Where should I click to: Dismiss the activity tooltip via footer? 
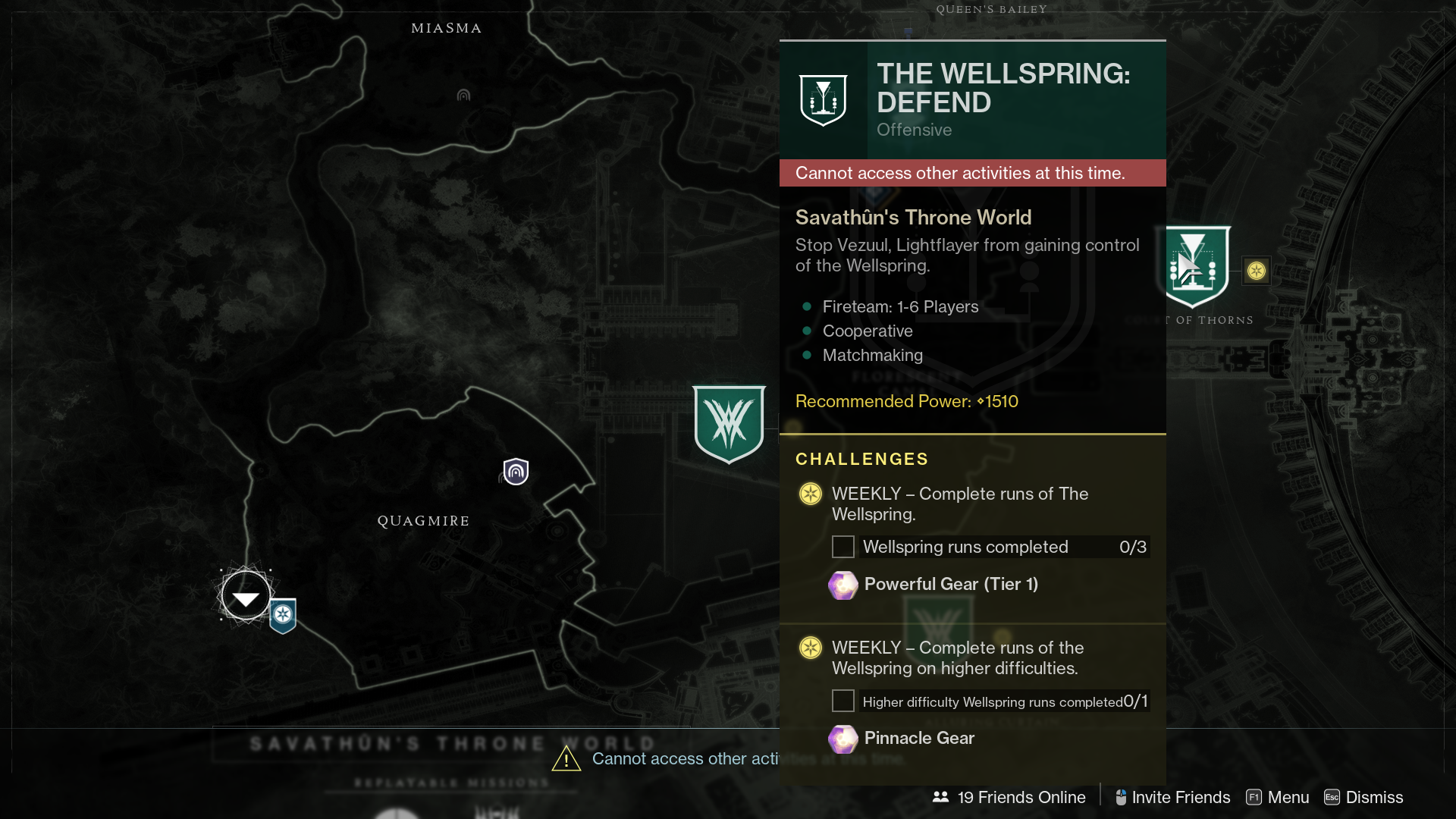coord(1363,797)
